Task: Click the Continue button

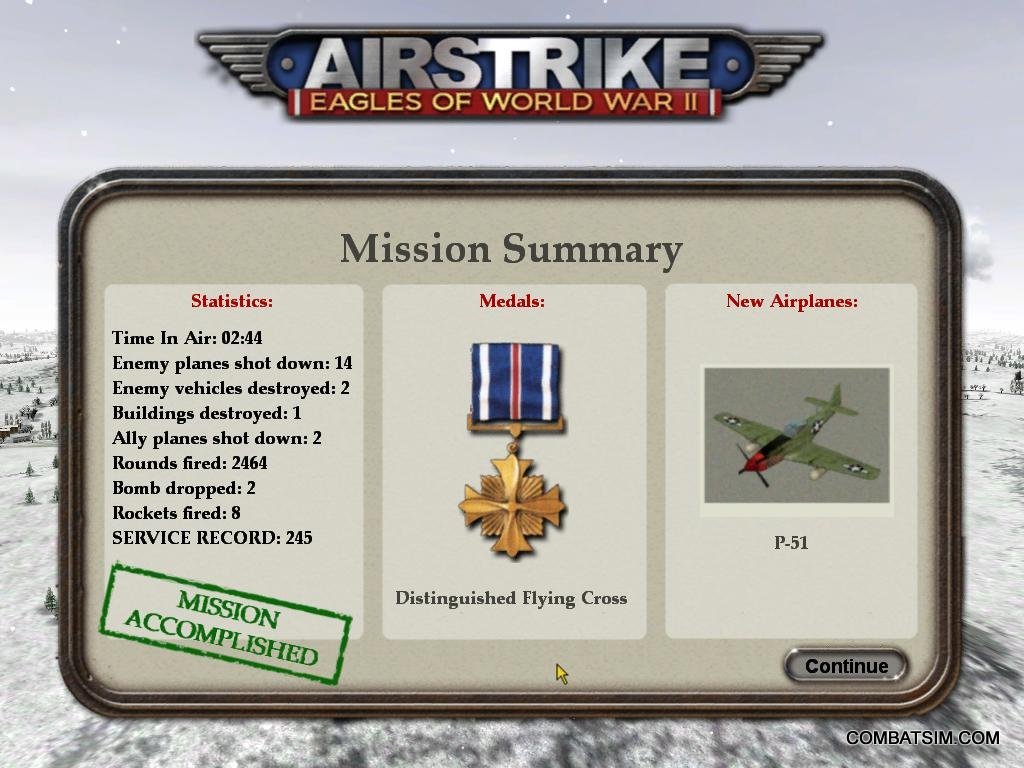Action: click(x=846, y=666)
